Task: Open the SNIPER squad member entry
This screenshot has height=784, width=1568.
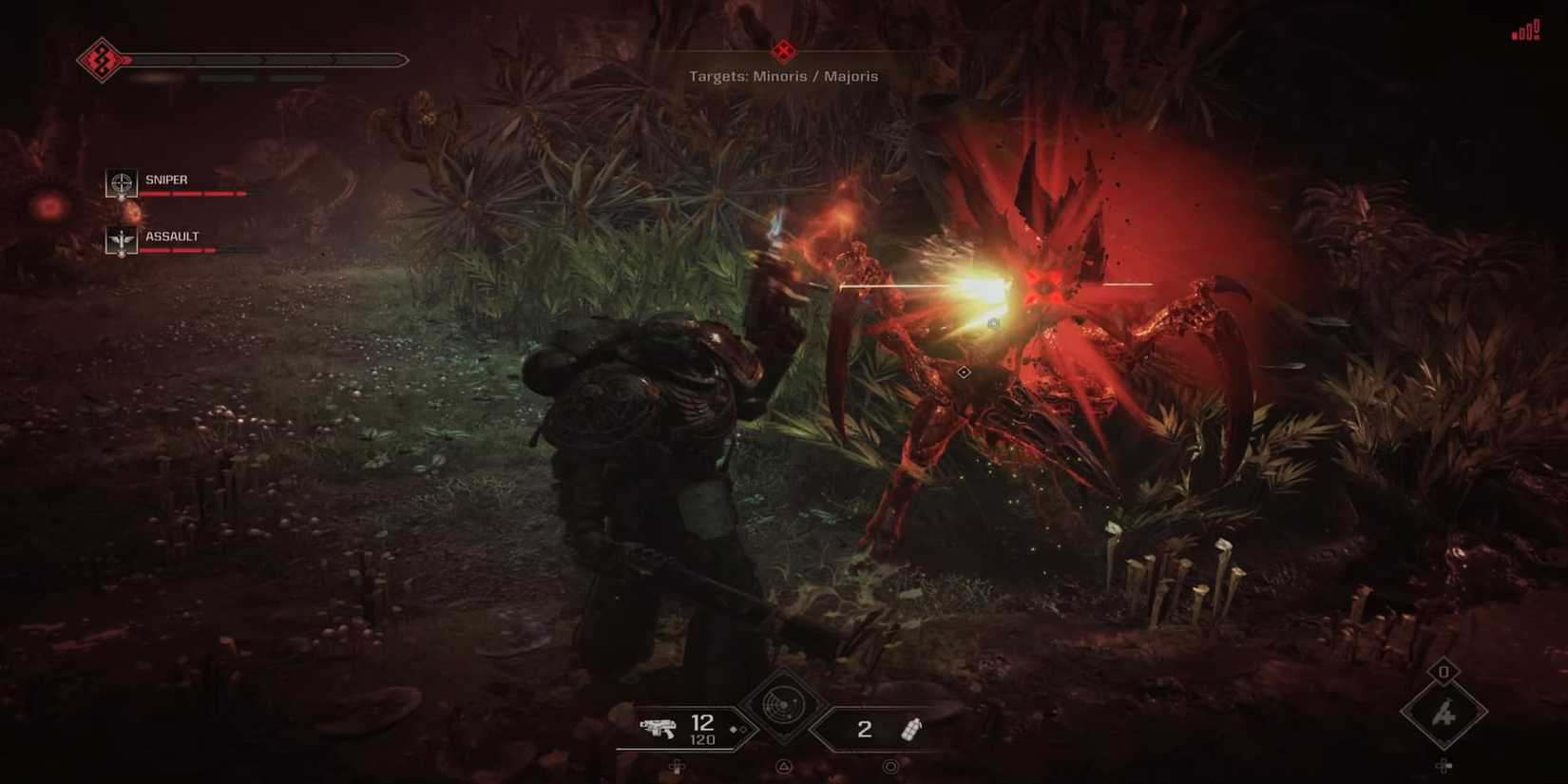Action: 167,180
